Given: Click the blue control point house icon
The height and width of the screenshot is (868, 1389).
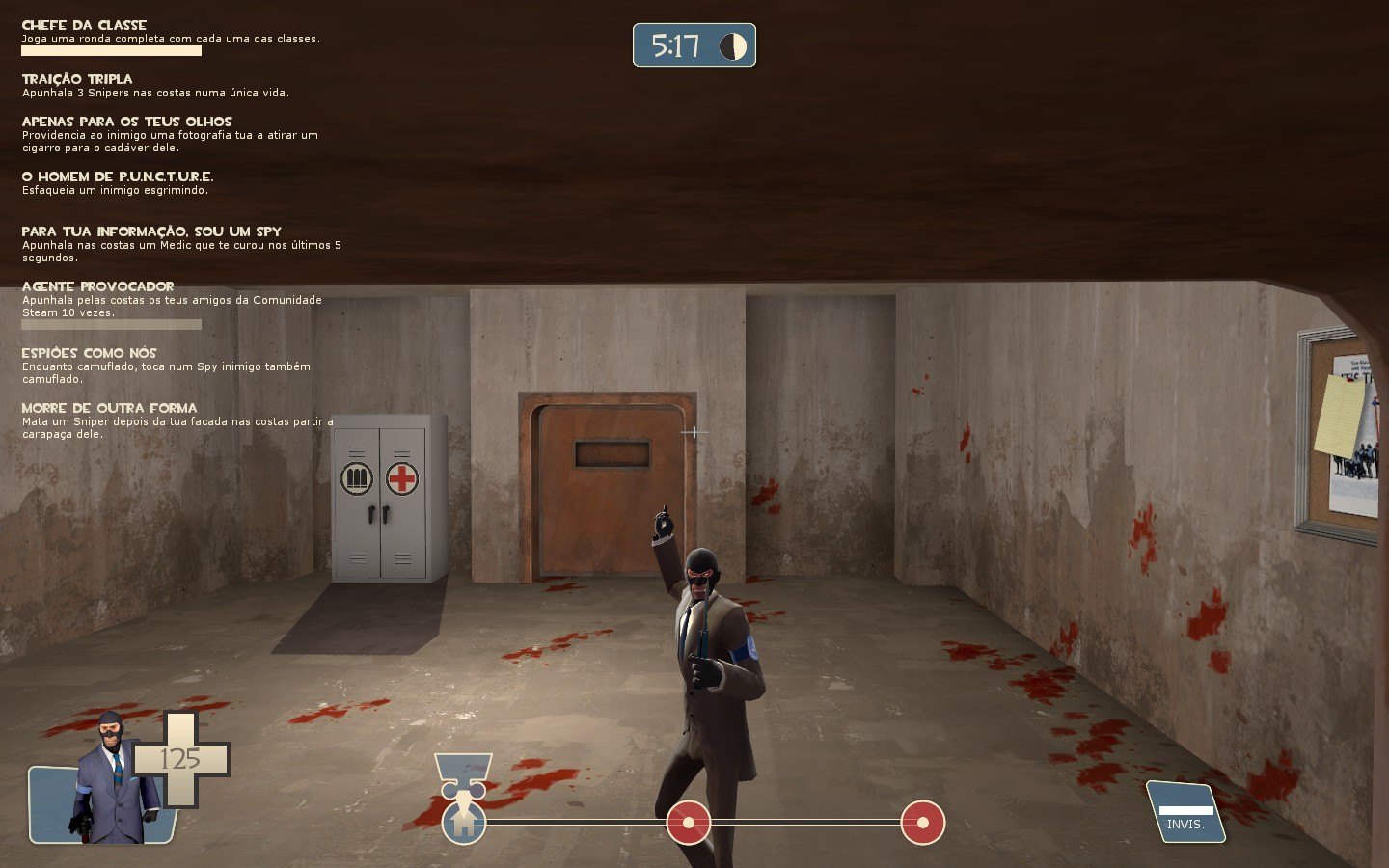Looking at the screenshot, I should 464,823.
